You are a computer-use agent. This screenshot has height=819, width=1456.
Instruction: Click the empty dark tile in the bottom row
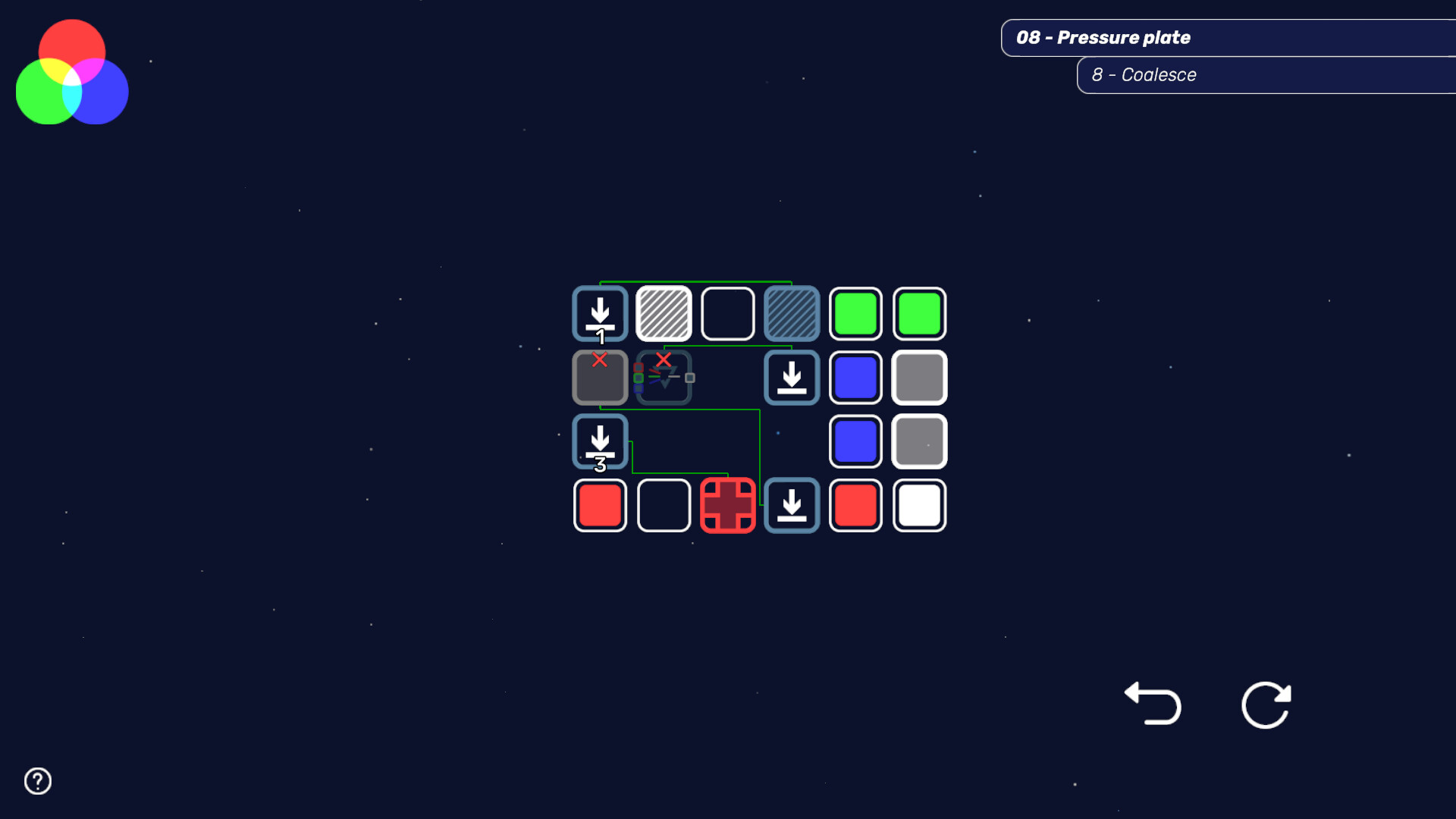click(x=664, y=505)
